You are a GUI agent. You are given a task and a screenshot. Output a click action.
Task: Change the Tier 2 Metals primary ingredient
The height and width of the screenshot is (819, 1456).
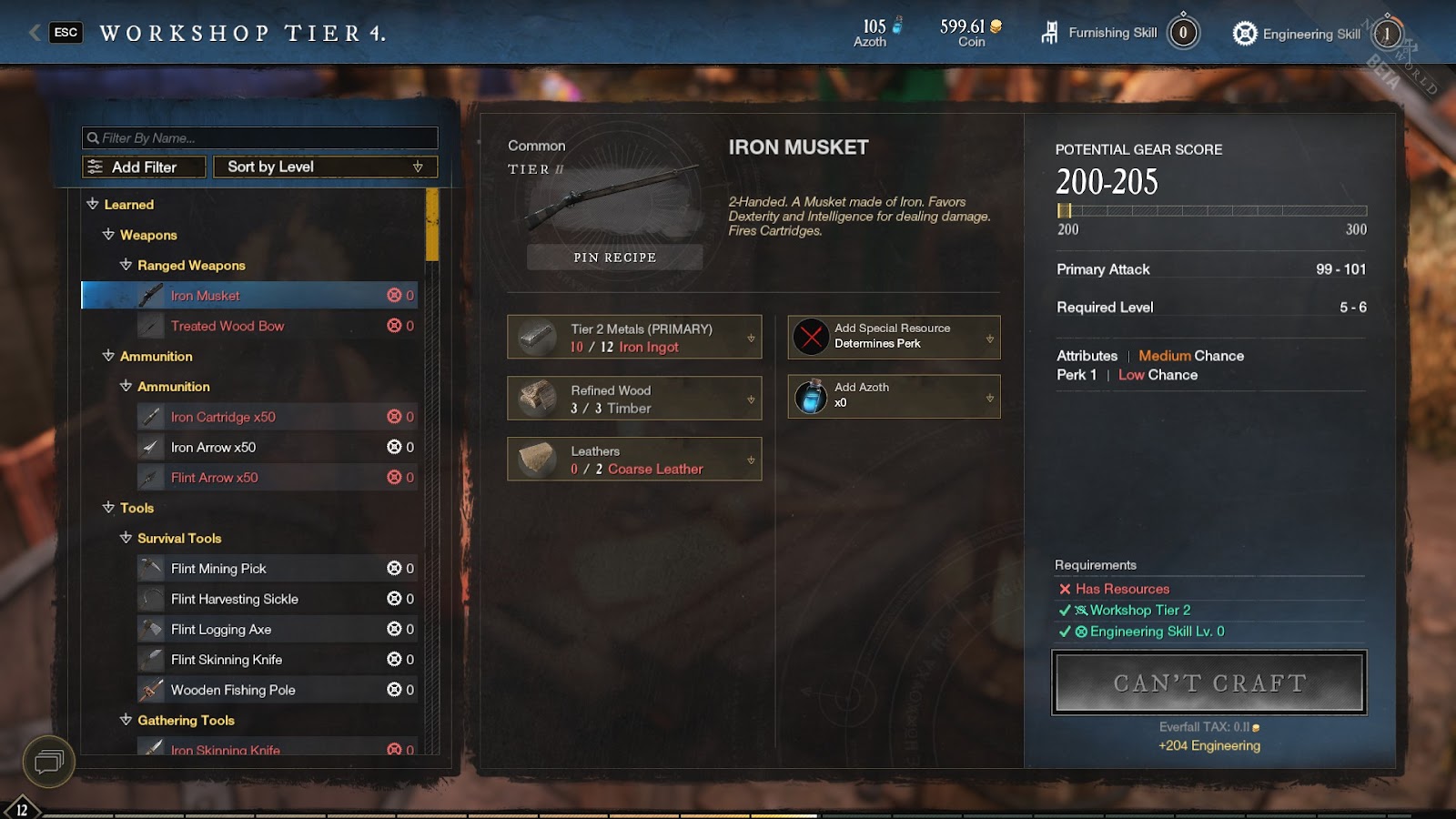pyautogui.click(x=634, y=338)
